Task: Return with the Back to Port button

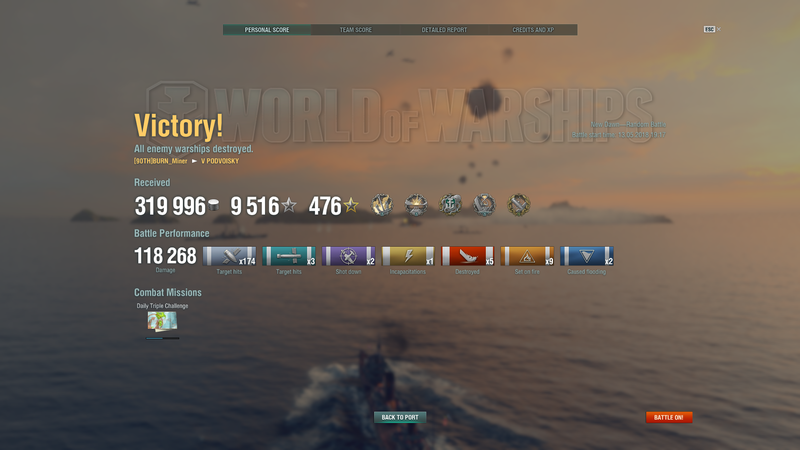Action: click(x=400, y=417)
